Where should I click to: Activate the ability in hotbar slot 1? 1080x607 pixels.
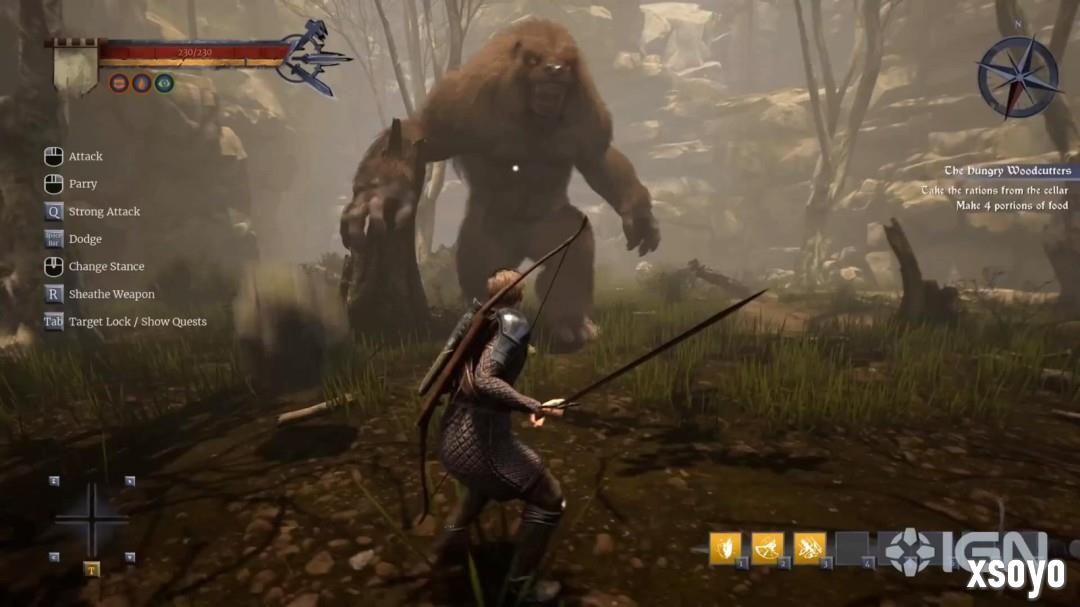(725, 548)
